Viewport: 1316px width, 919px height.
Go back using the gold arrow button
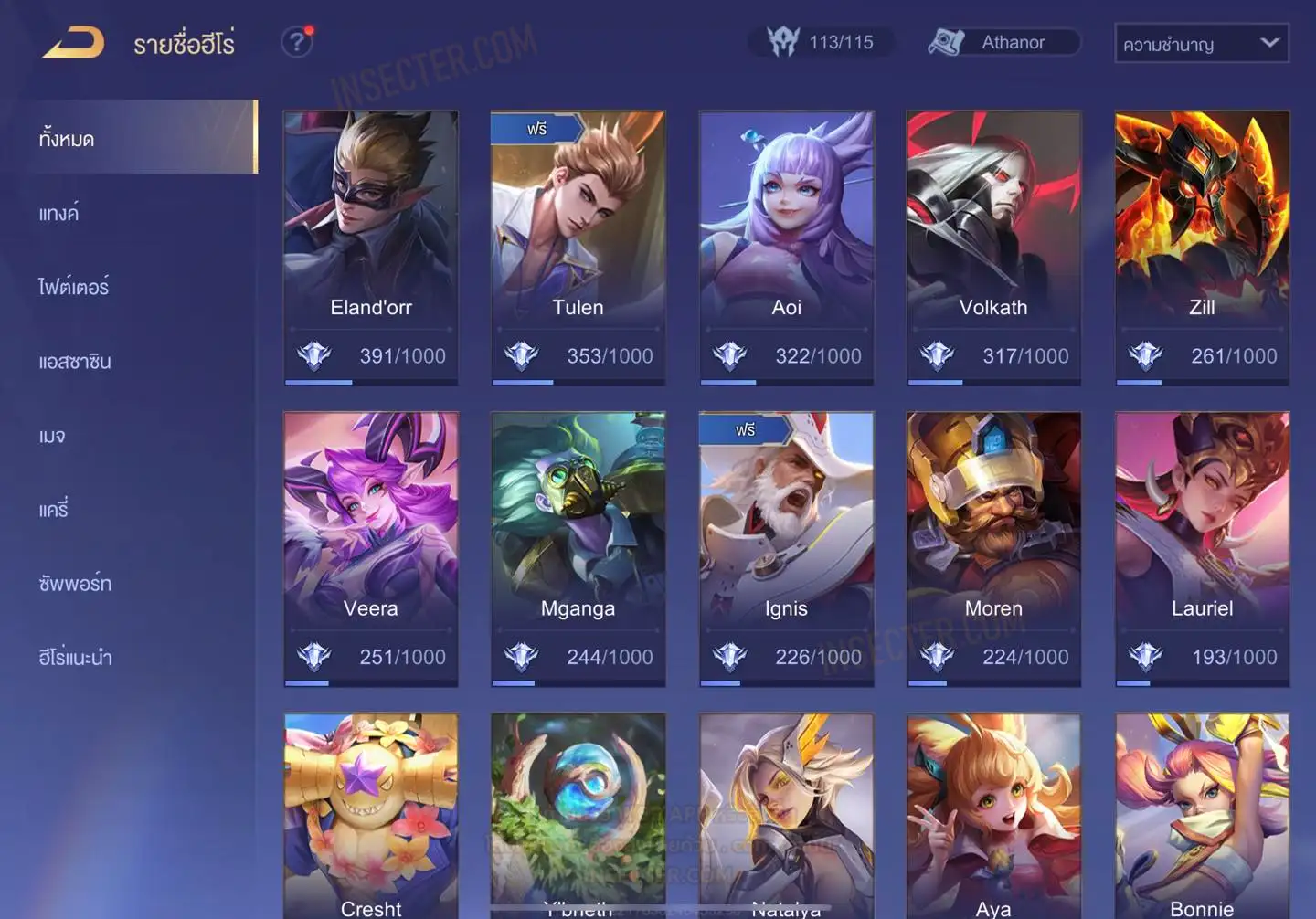click(73, 42)
